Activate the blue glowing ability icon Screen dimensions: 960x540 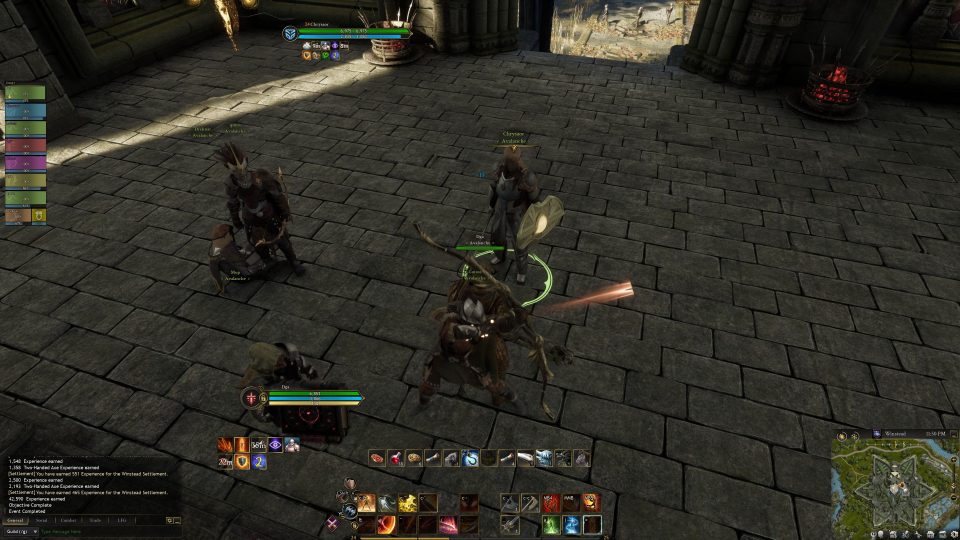[571, 524]
